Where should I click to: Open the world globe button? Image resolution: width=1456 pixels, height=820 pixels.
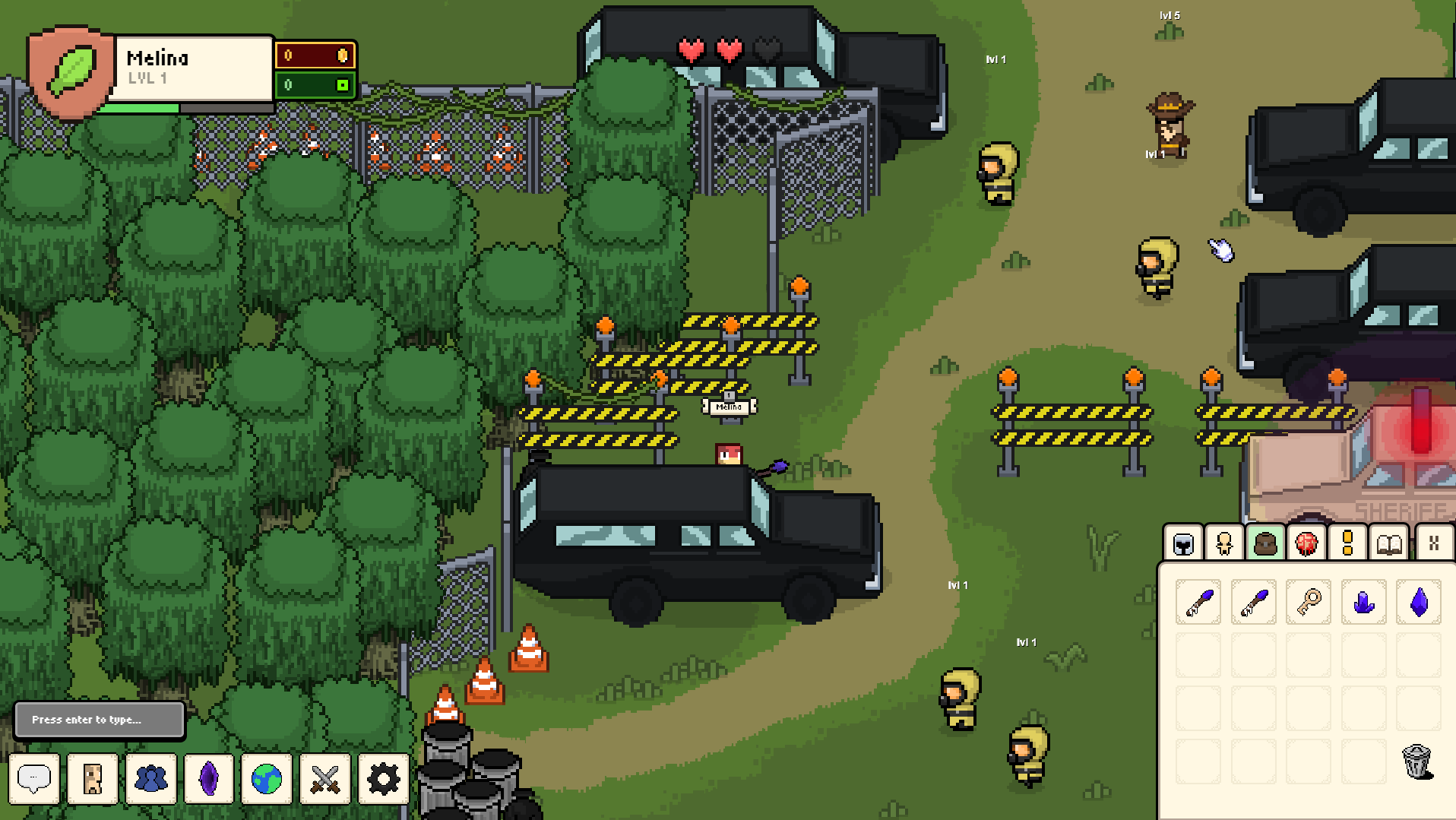point(267,778)
